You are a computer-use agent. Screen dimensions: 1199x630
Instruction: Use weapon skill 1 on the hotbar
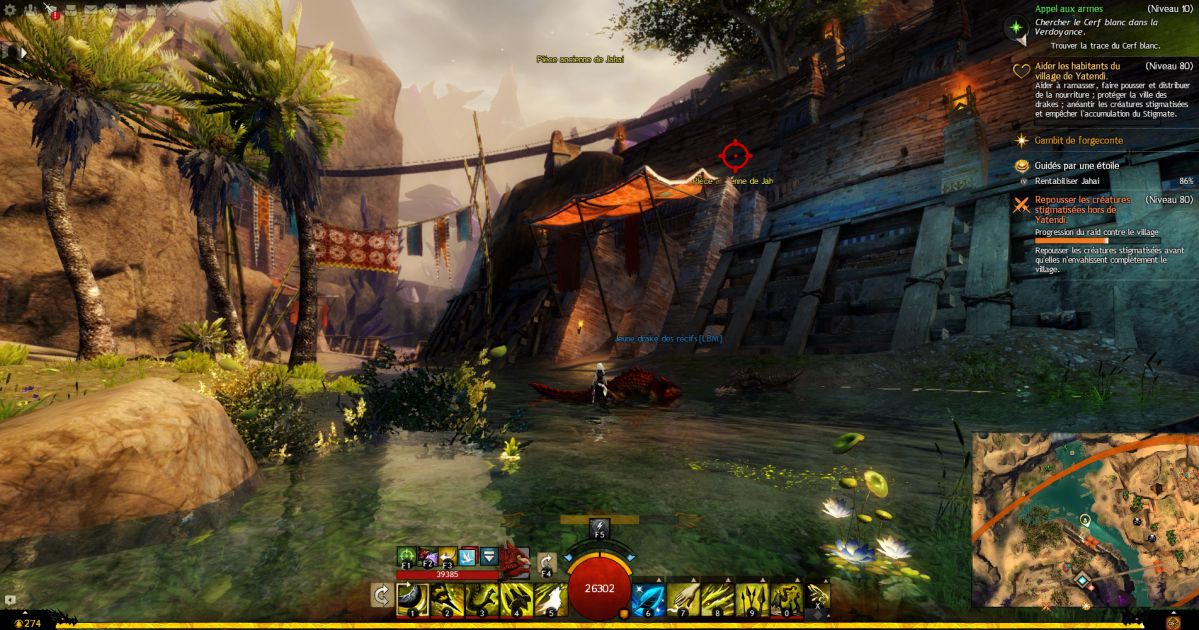413,598
